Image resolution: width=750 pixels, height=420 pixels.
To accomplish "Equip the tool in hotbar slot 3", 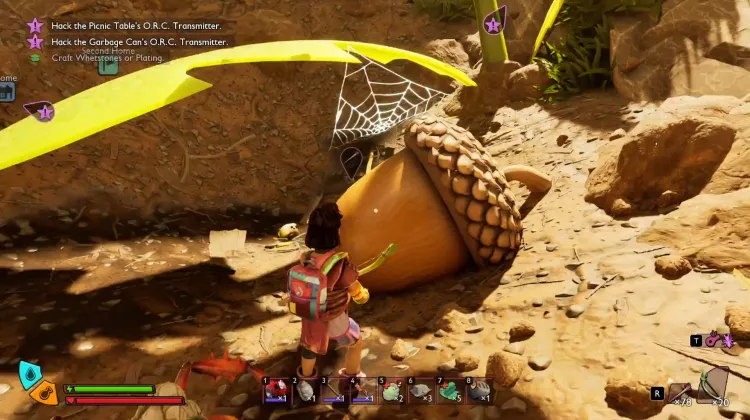I will [335, 390].
